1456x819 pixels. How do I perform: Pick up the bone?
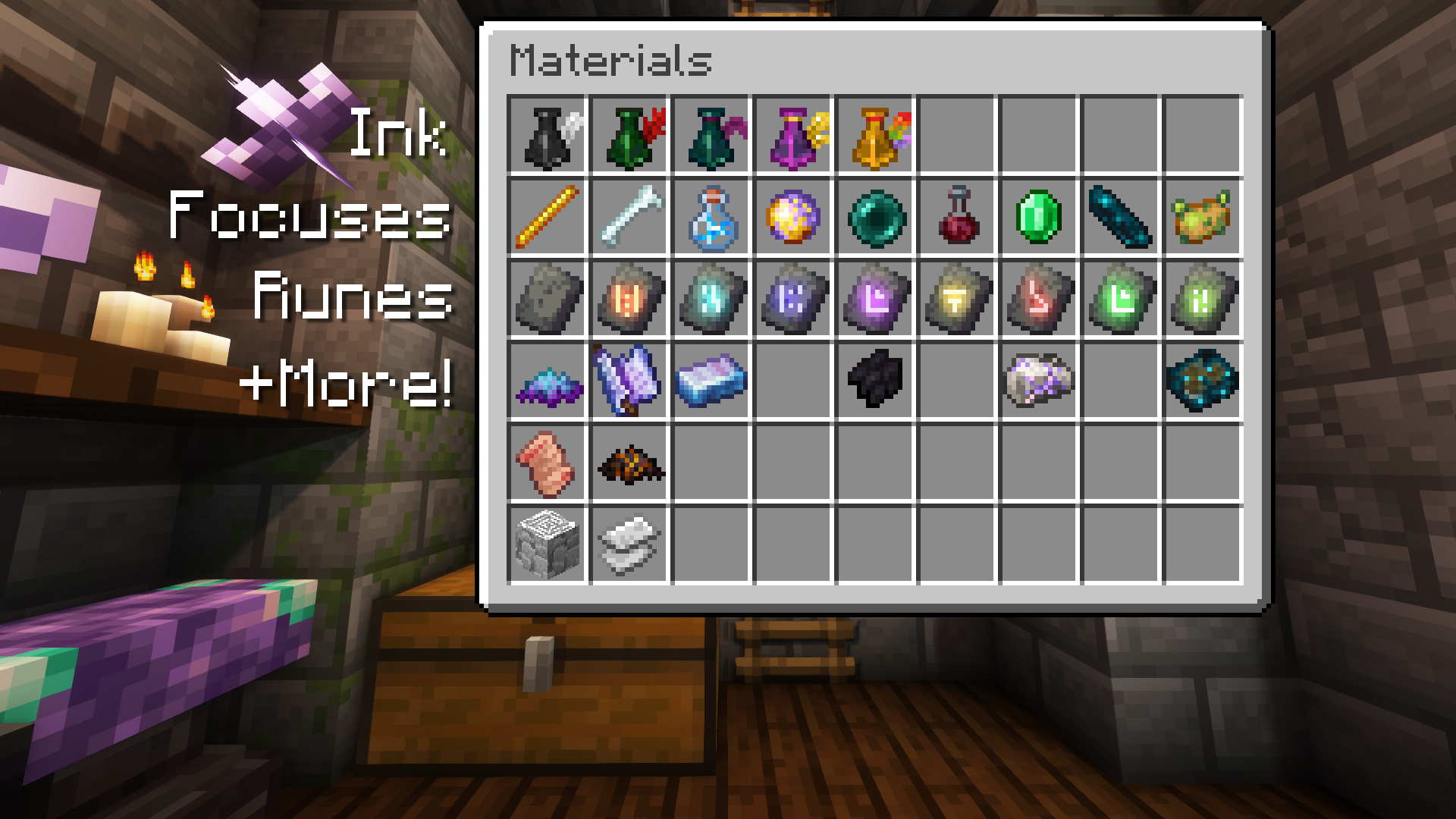629,219
